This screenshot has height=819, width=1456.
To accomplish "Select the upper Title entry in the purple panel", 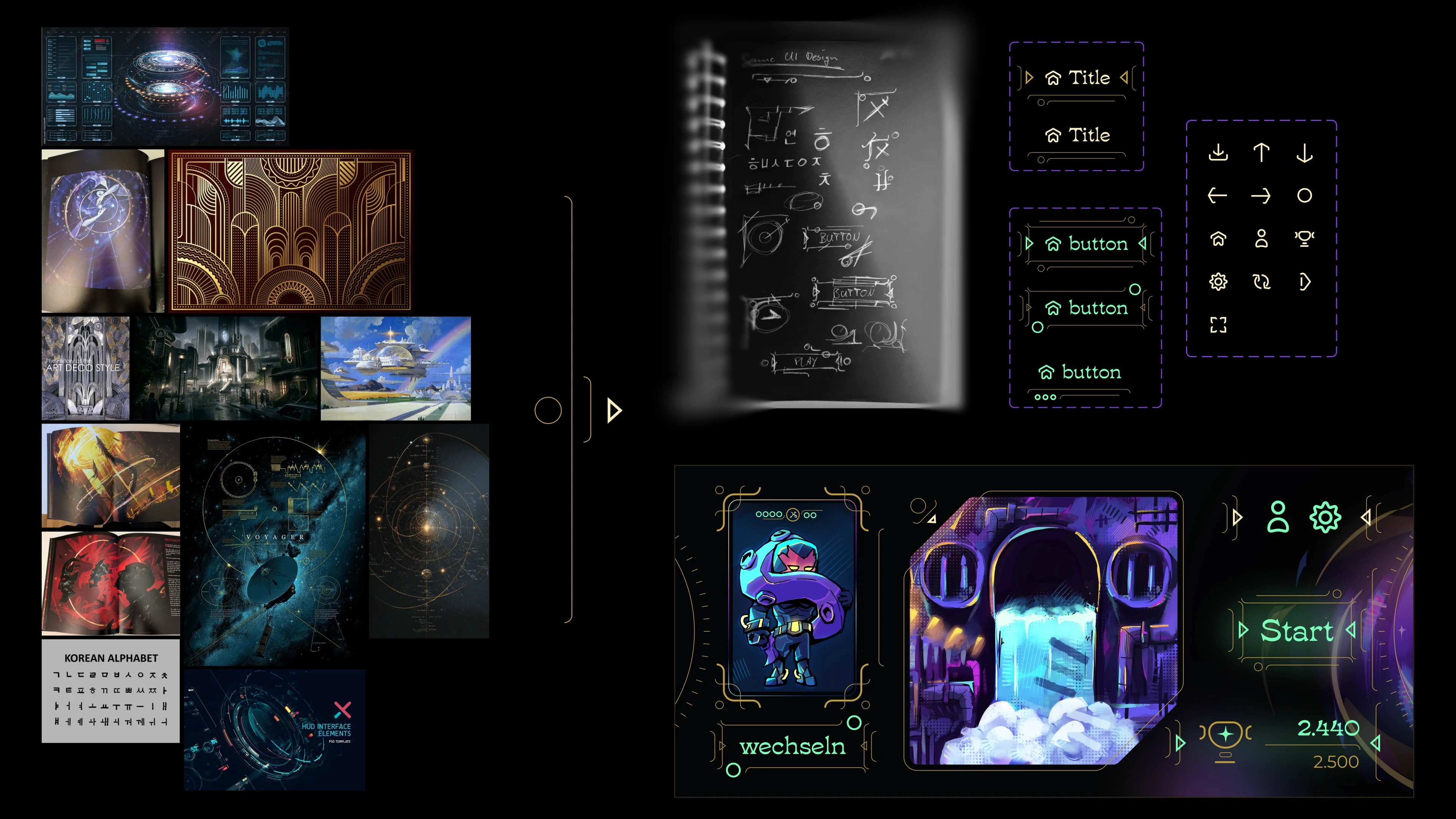I will [x=1090, y=78].
